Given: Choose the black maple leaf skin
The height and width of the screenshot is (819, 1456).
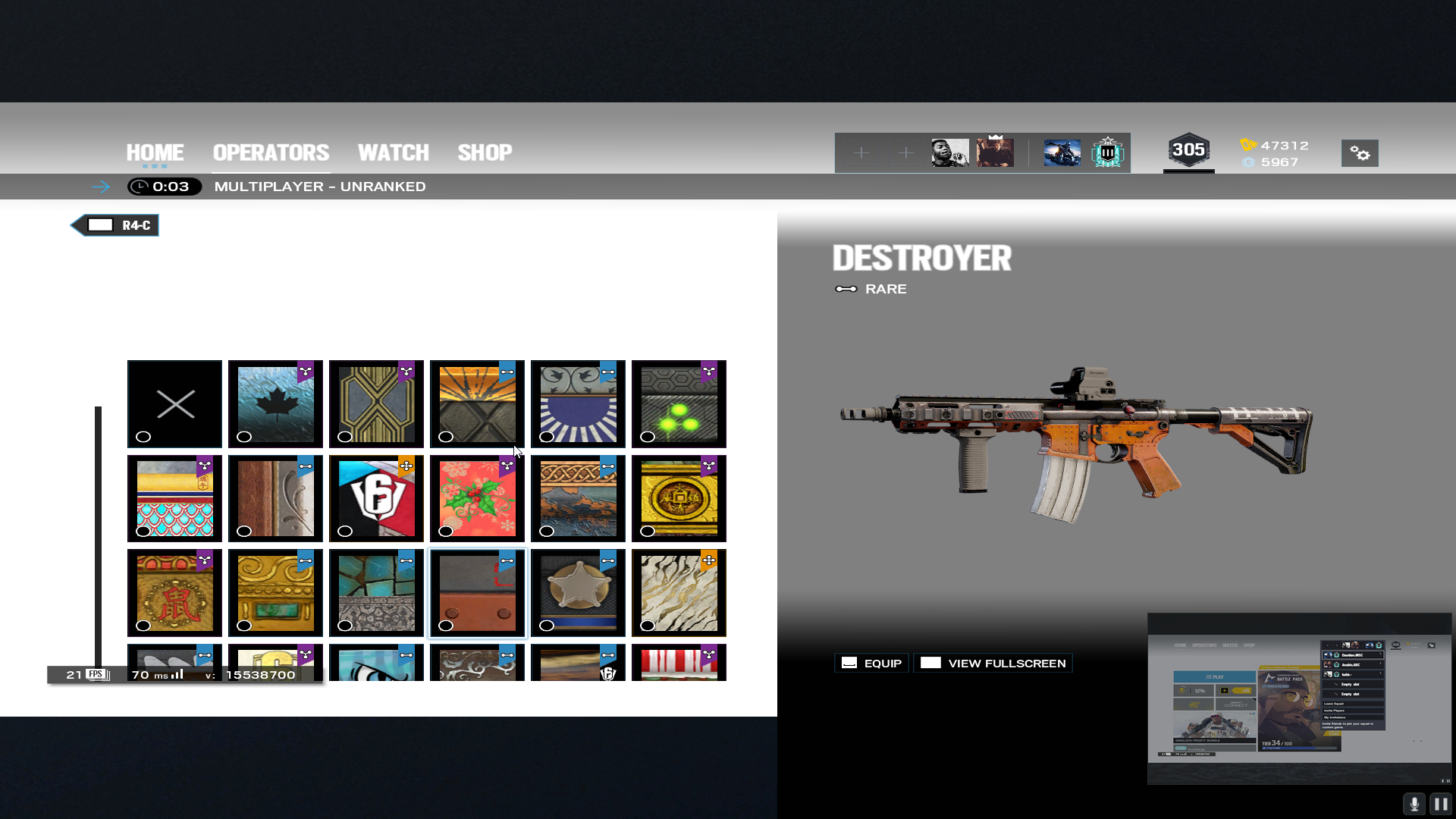Looking at the screenshot, I should coord(275,404).
